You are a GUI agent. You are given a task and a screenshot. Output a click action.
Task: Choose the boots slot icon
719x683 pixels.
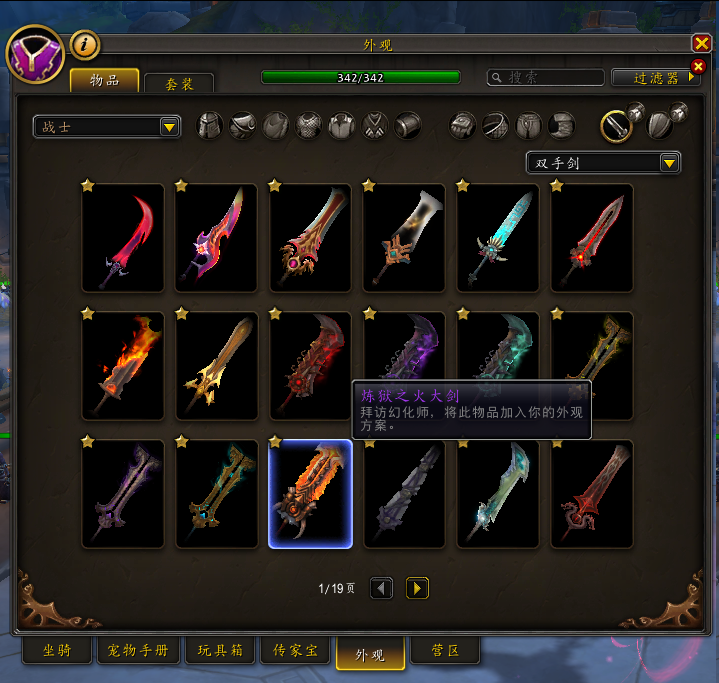562,125
